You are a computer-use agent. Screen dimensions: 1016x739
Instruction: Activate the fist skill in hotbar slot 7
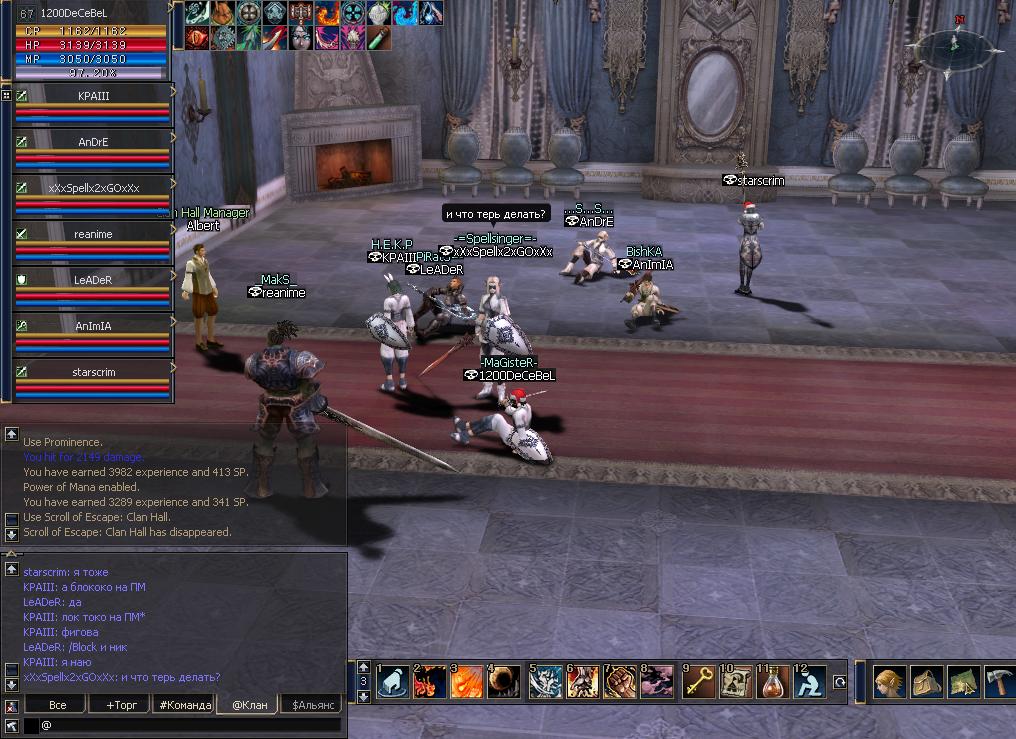(621, 682)
